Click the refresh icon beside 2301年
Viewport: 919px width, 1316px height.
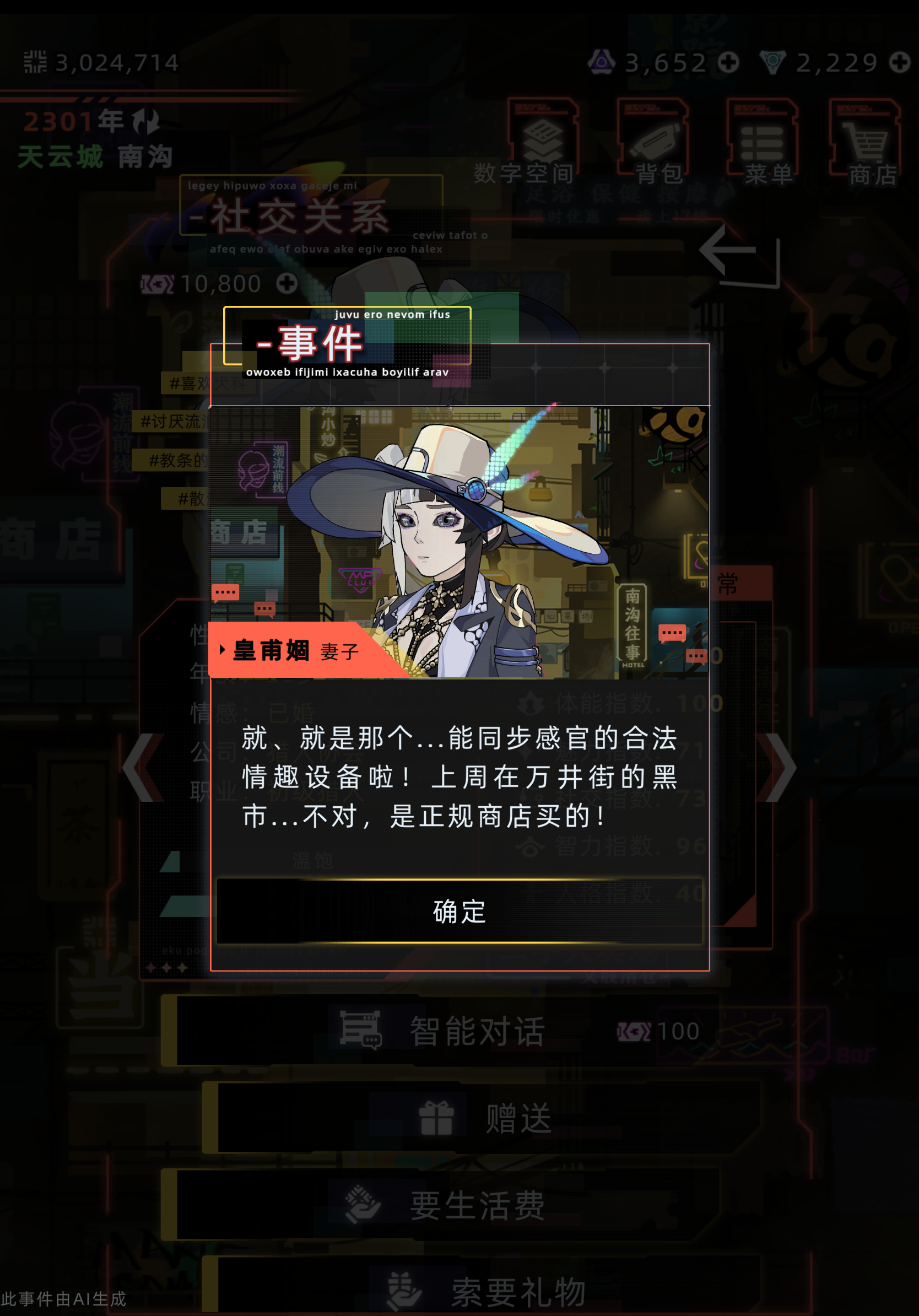point(145,121)
